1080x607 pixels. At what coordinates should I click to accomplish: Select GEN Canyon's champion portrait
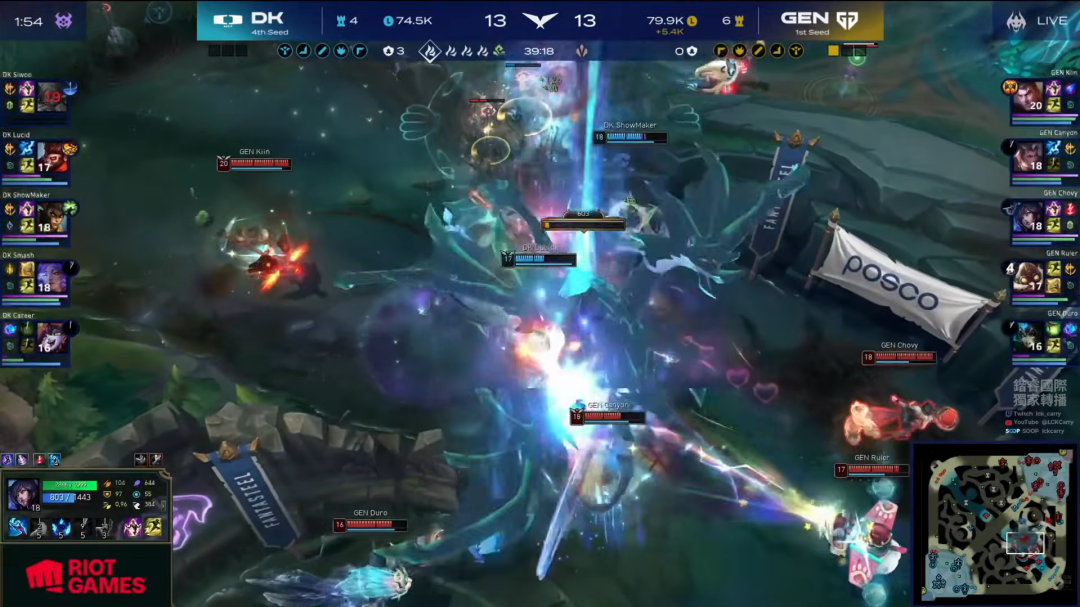1028,157
